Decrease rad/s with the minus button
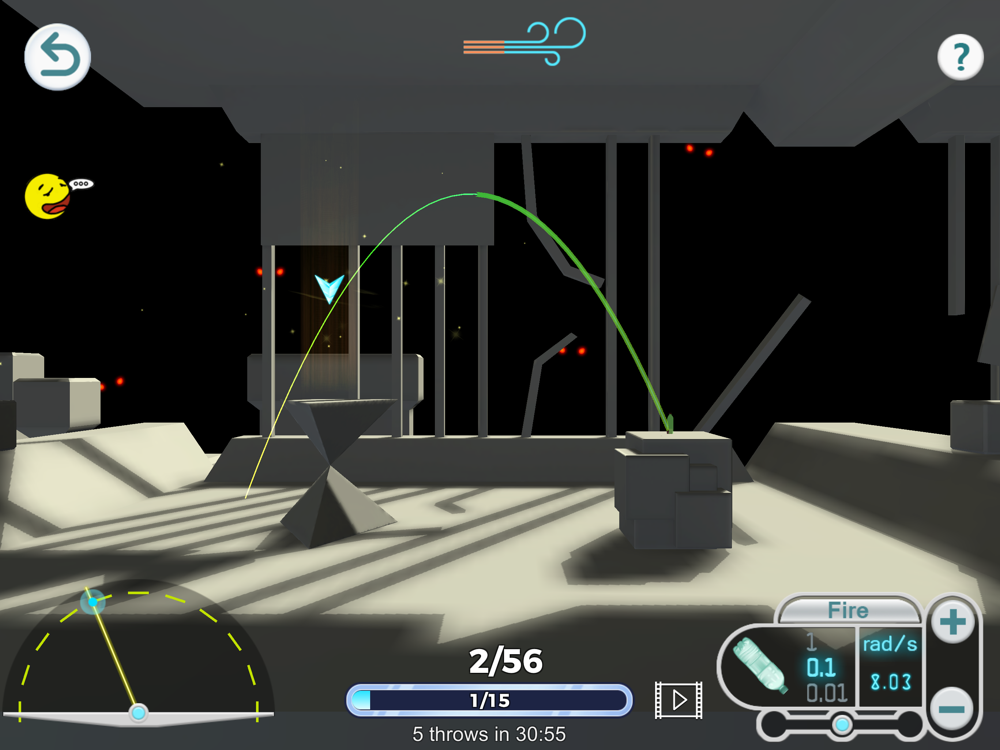The height and width of the screenshot is (750, 1000). (952, 708)
